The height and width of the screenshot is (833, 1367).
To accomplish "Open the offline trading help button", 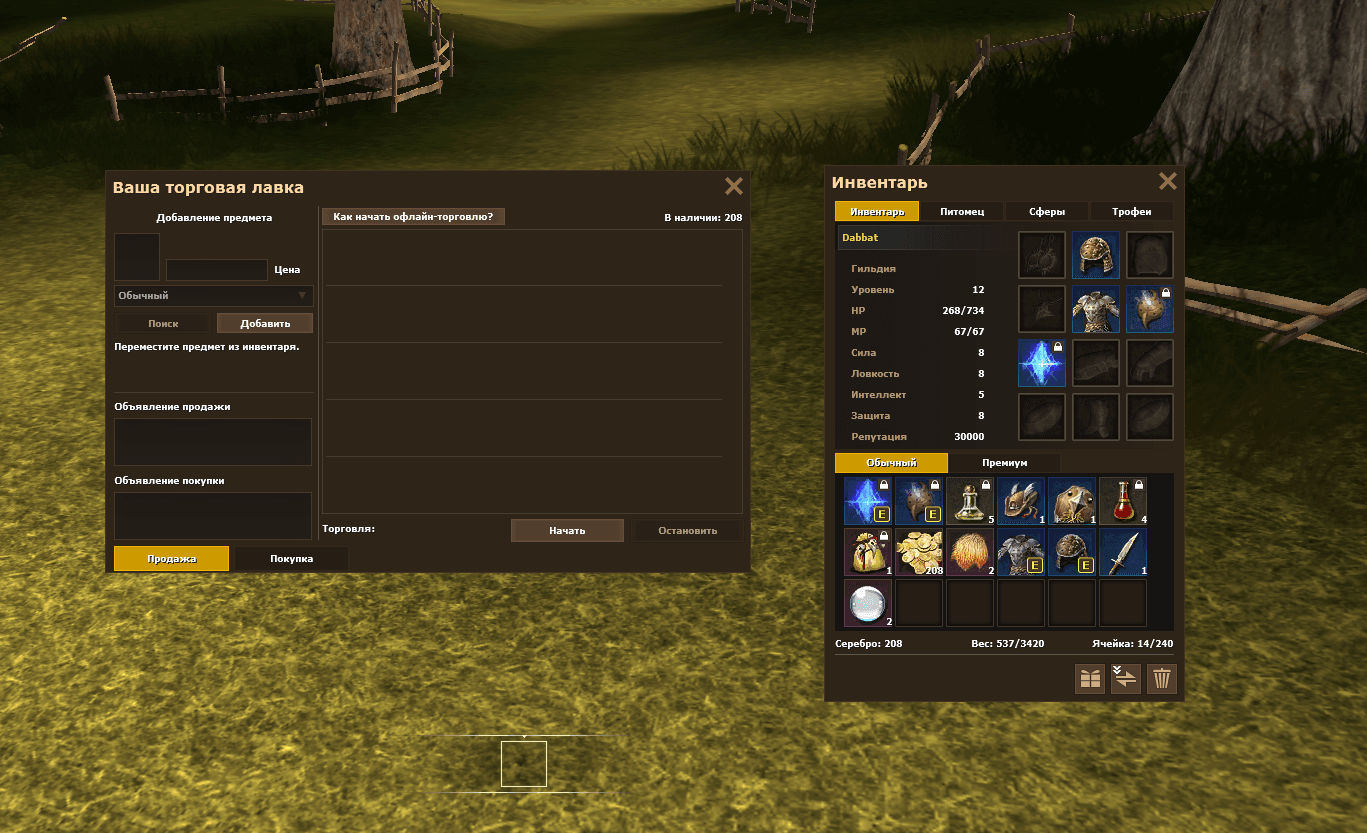I will [x=413, y=216].
